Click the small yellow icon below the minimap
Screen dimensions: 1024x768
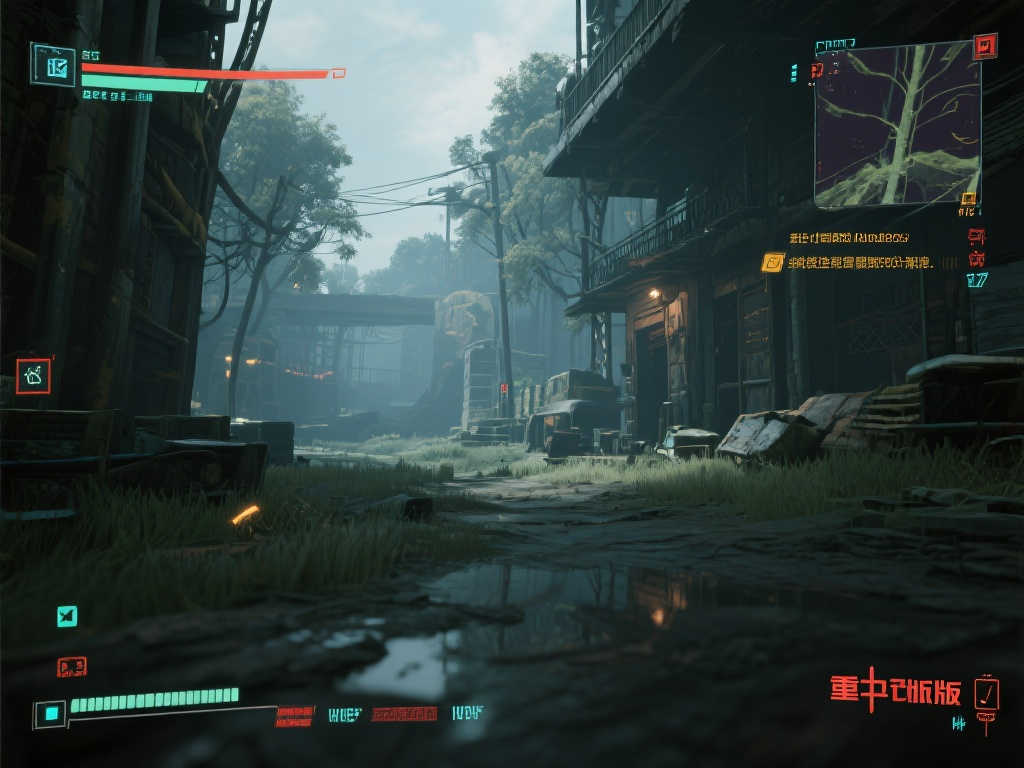(967, 198)
